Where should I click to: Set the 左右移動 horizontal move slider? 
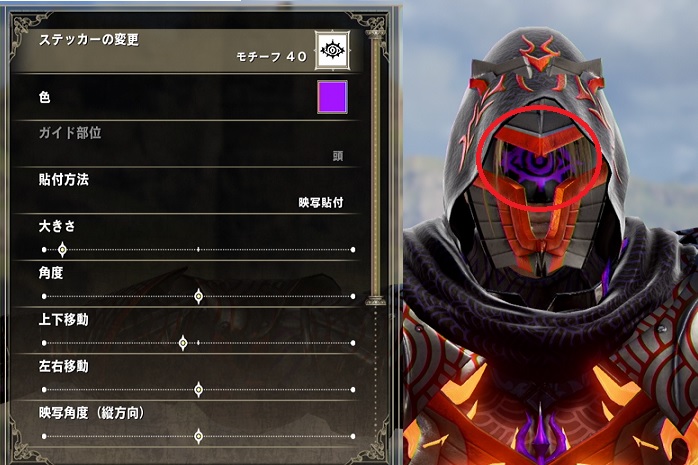pyautogui.click(x=198, y=389)
